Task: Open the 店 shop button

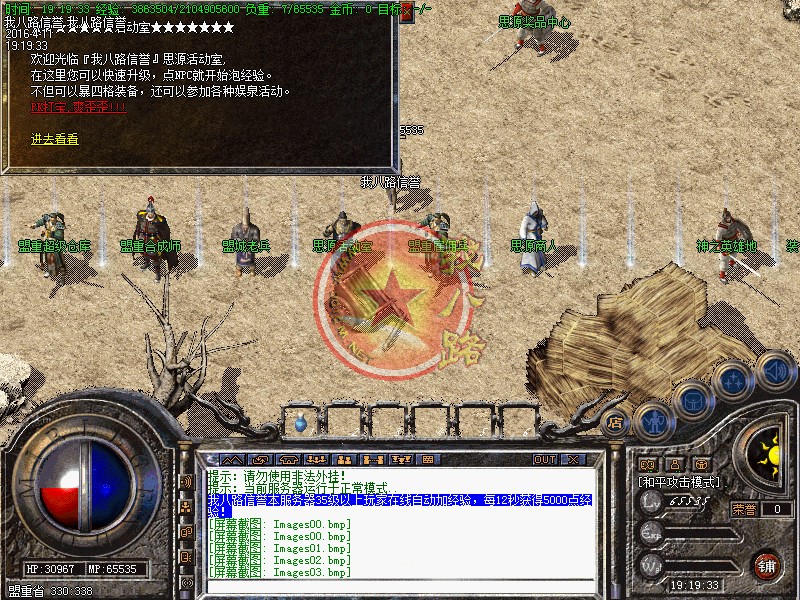Action: [x=616, y=423]
